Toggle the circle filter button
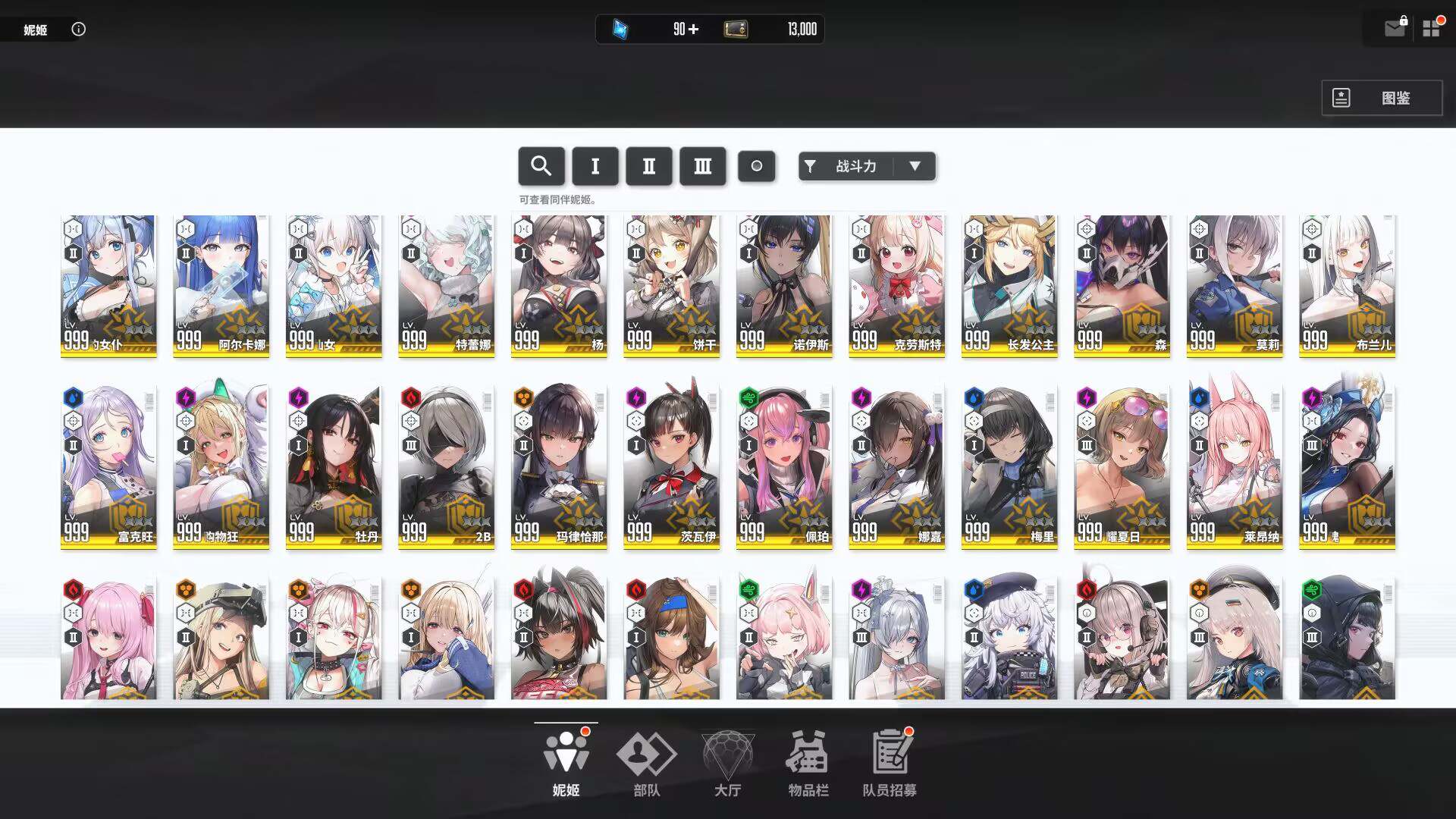 click(x=756, y=166)
